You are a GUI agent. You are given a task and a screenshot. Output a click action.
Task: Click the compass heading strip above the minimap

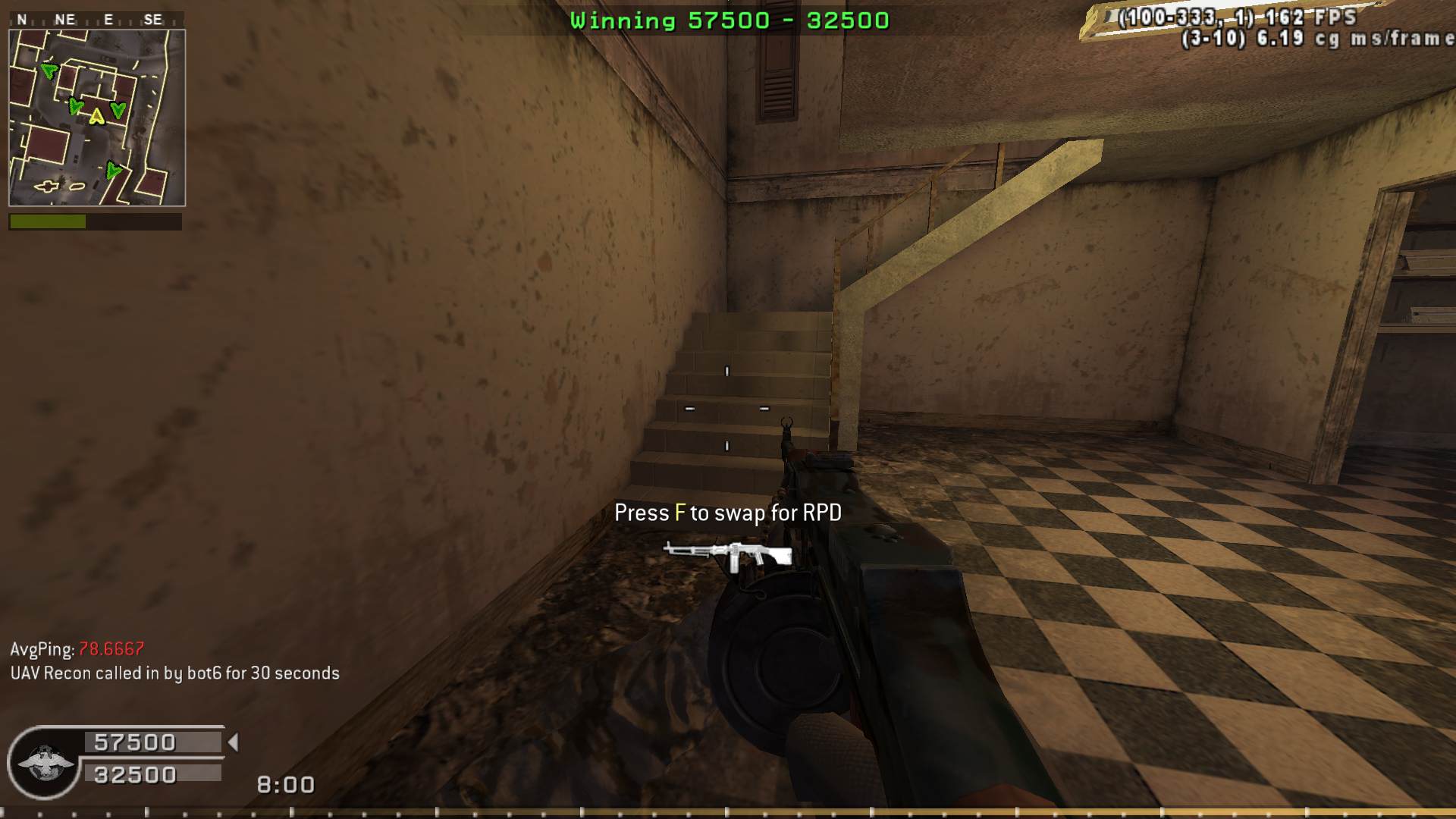(x=96, y=20)
